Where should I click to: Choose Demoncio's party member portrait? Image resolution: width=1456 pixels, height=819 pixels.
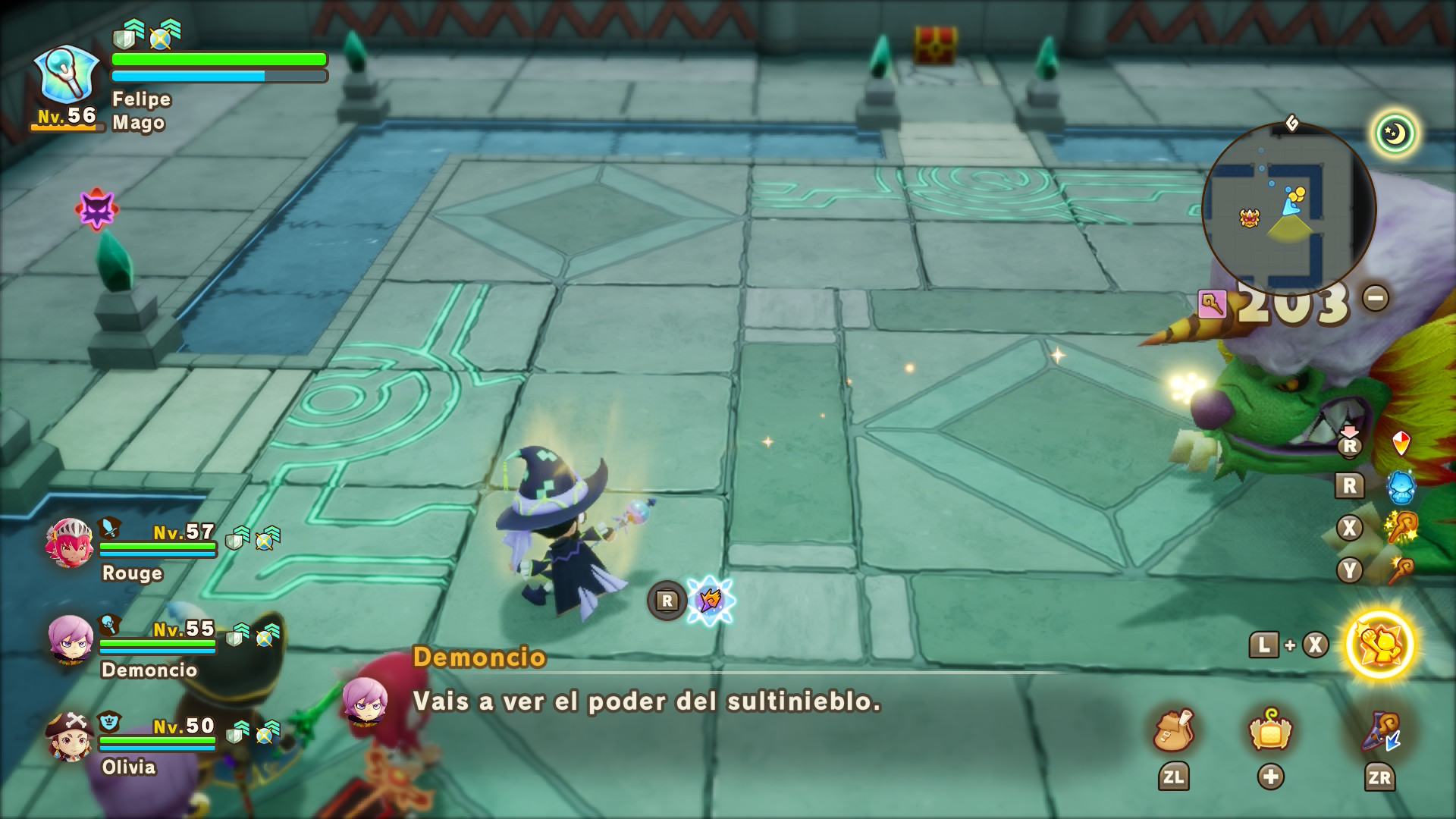[x=71, y=639]
